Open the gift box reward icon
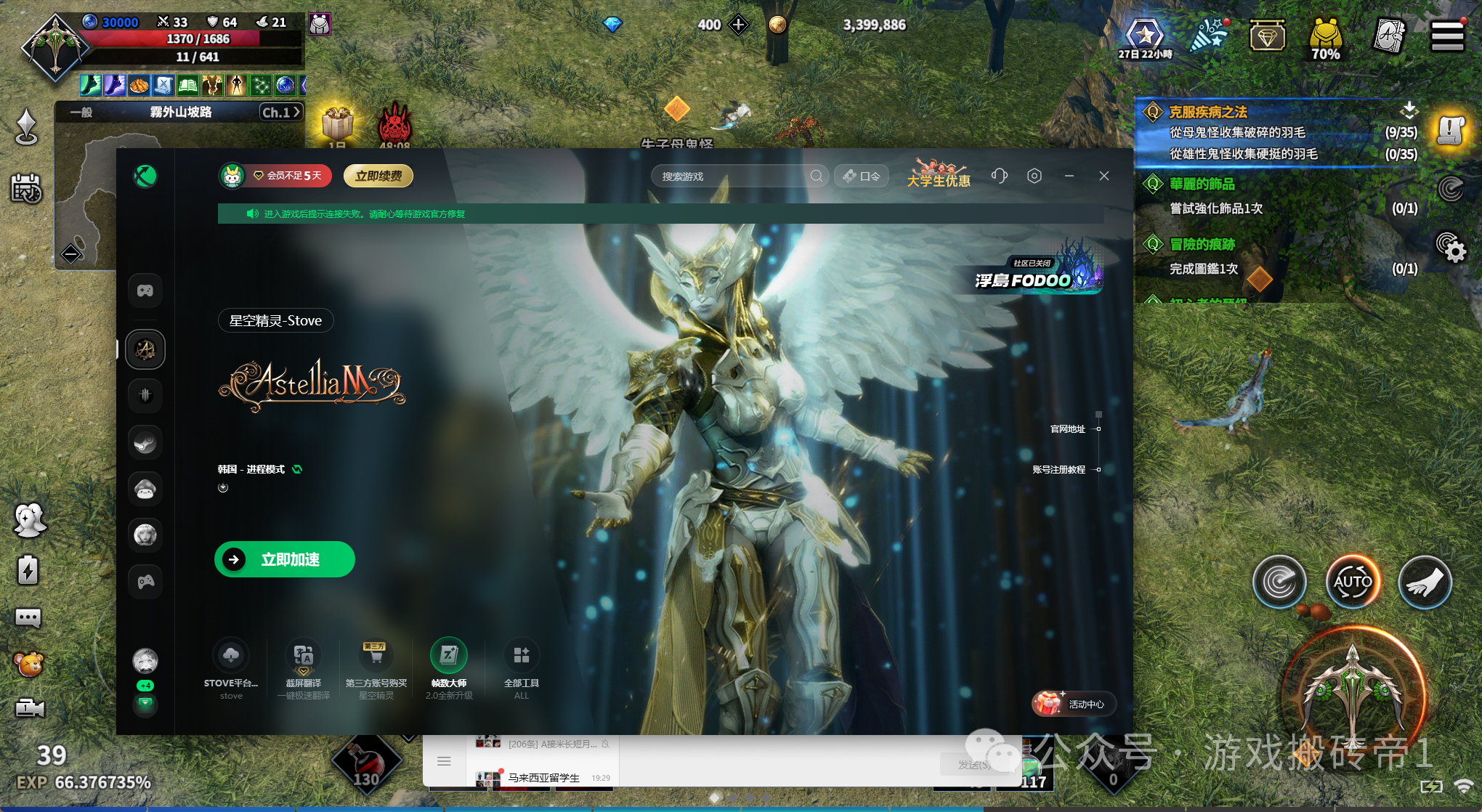This screenshot has width=1482, height=812. coord(337,123)
